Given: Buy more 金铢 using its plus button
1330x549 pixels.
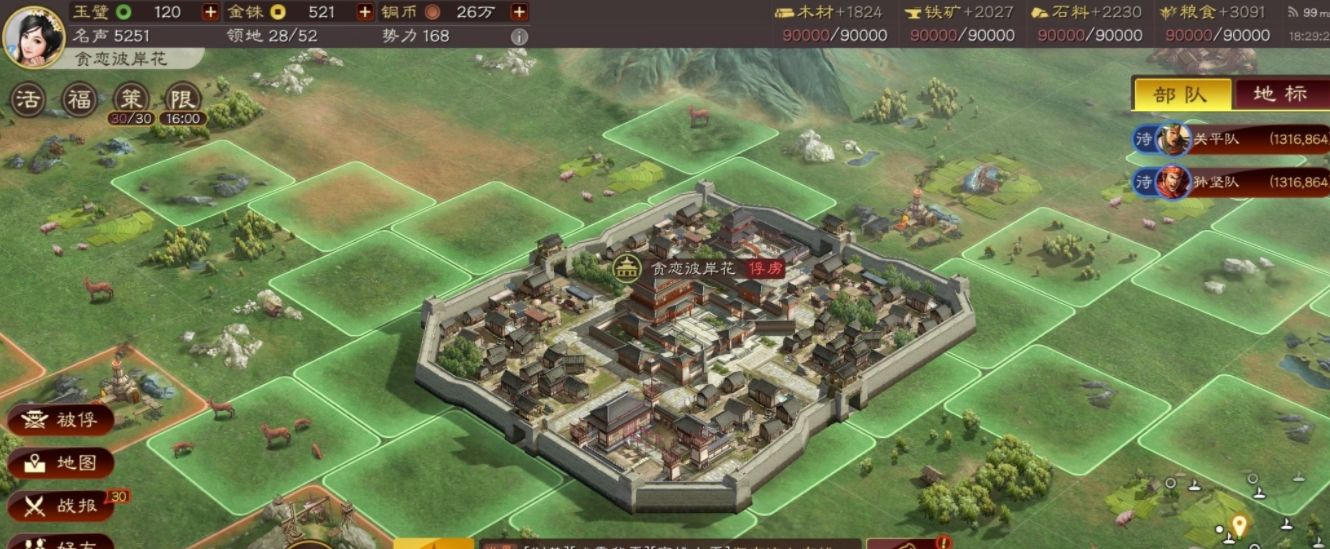Looking at the screenshot, I should (363, 12).
